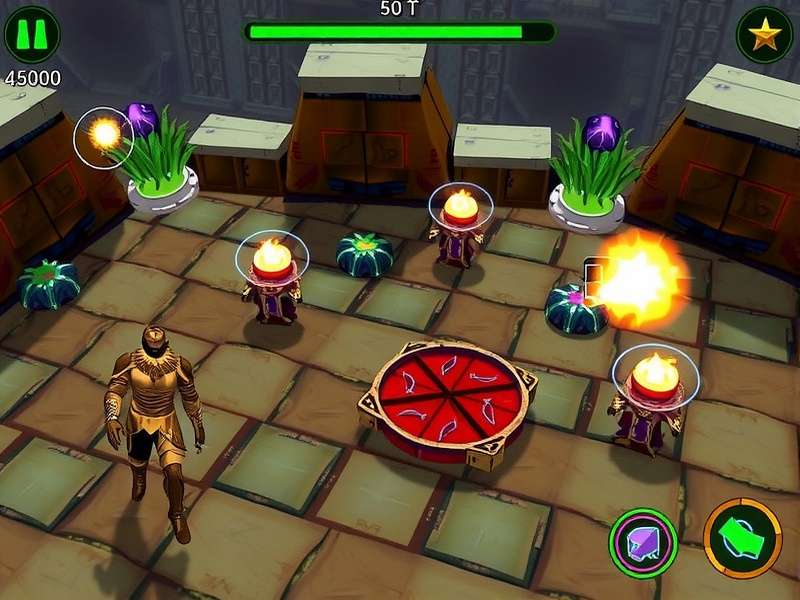Pause the game with the green button
This screenshot has height=600, width=800.
(x=32, y=35)
